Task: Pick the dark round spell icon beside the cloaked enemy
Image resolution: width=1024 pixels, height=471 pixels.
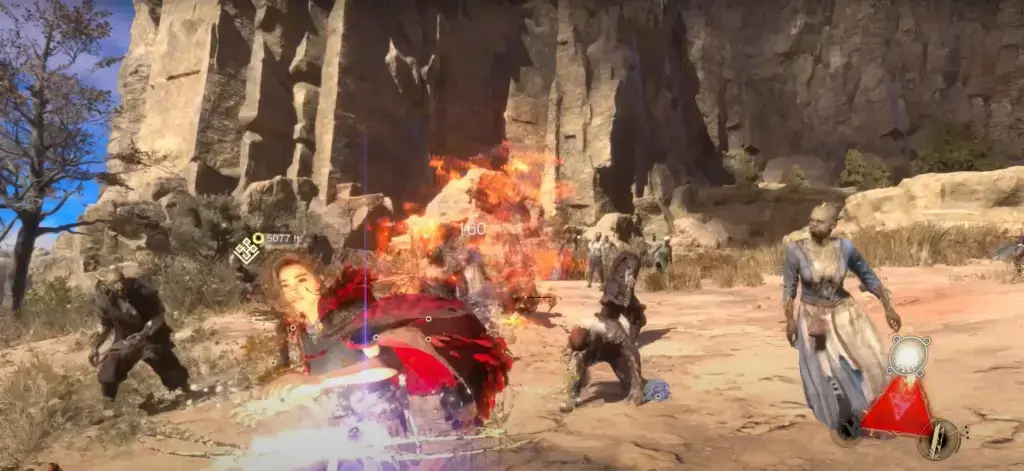Action: click(846, 432)
